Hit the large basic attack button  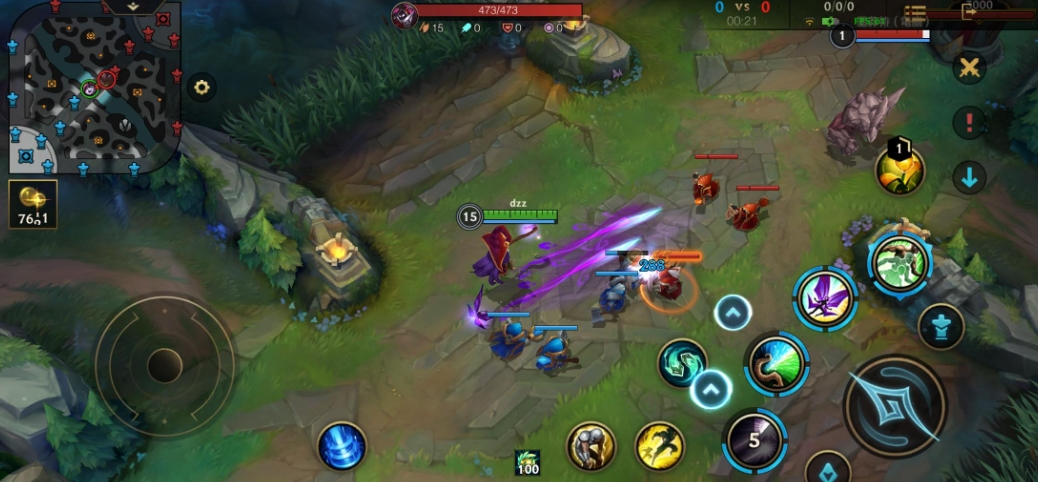(895, 405)
